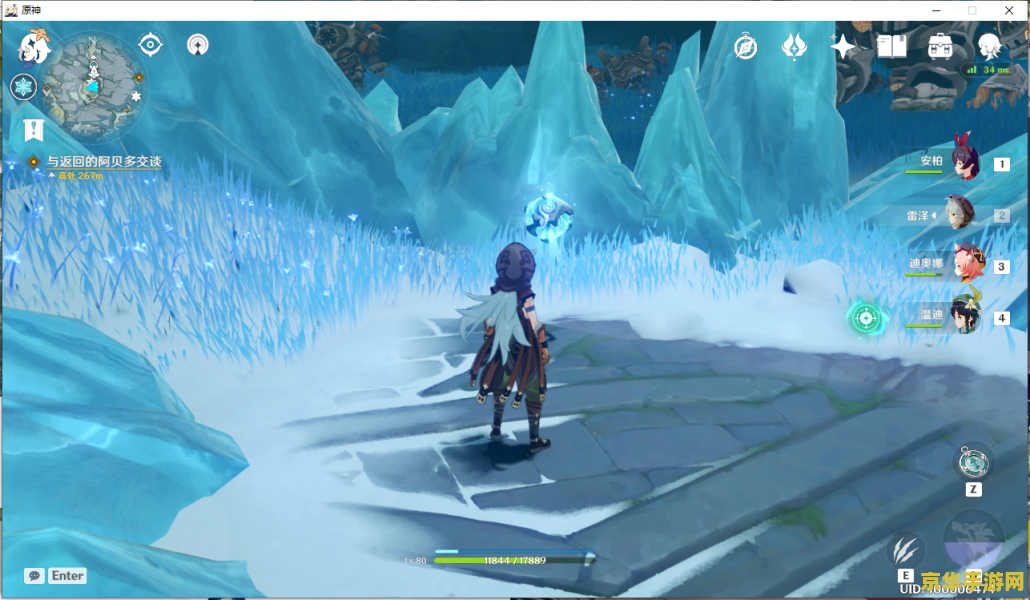Image resolution: width=1030 pixels, height=600 pixels.
Task: Click the snowflake cold status icon
Action: [x=23, y=87]
